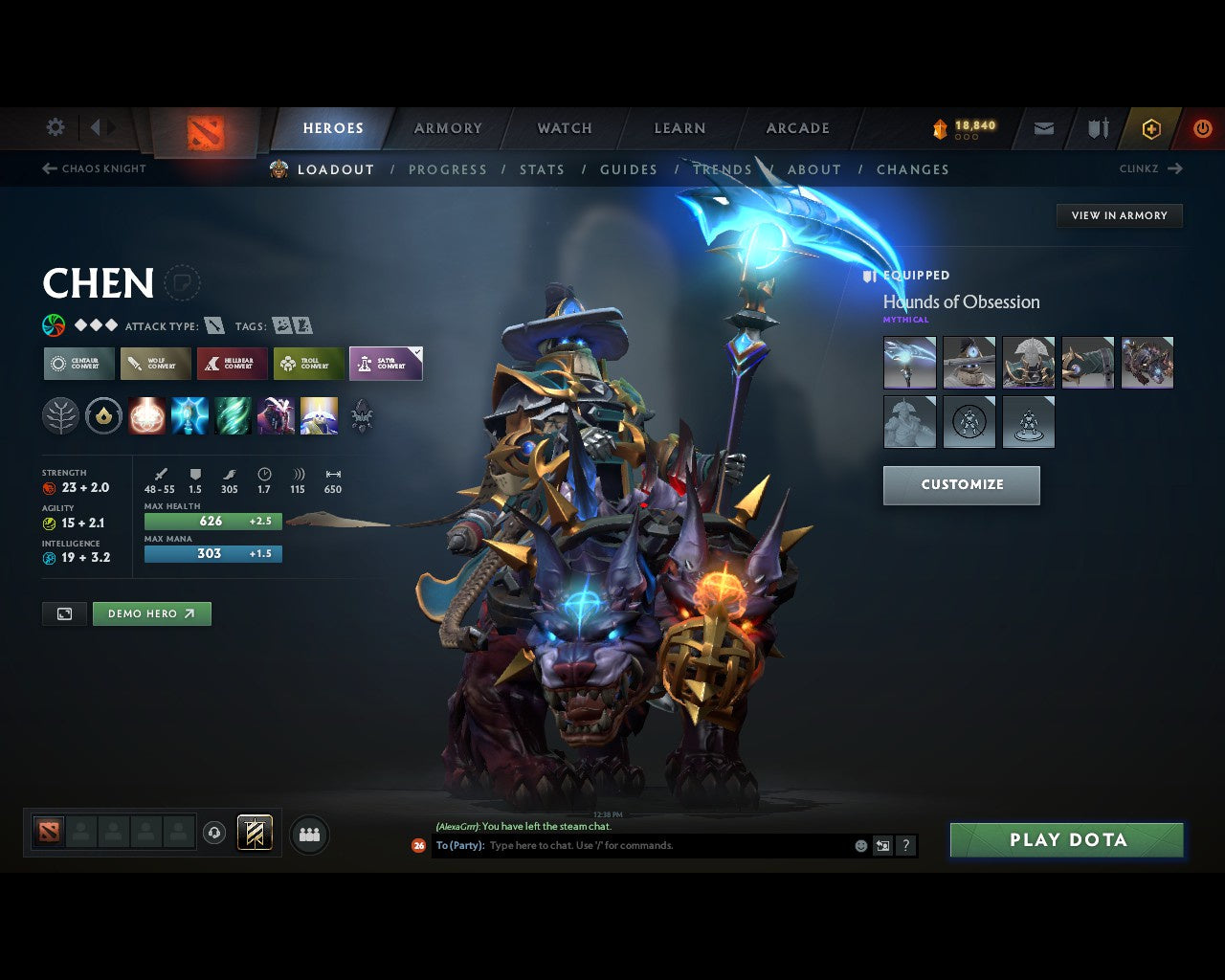Image resolution: width=1225 pixels, height=980 pixels.
Task: Open the mail inbox icon in the top bar
Action: (x=1042, y=127)
